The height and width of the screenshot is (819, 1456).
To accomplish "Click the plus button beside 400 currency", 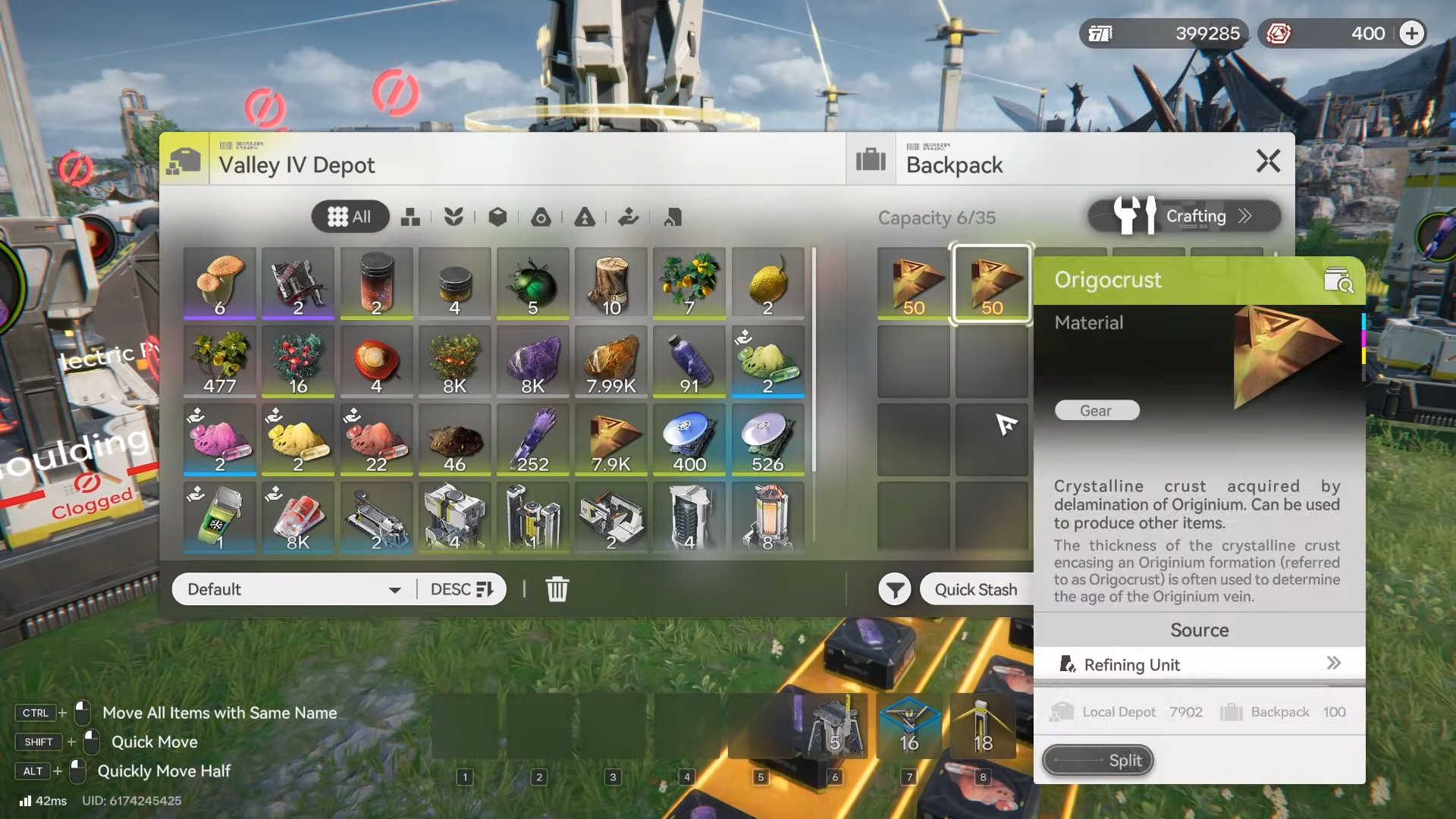I will [1411, 33].
